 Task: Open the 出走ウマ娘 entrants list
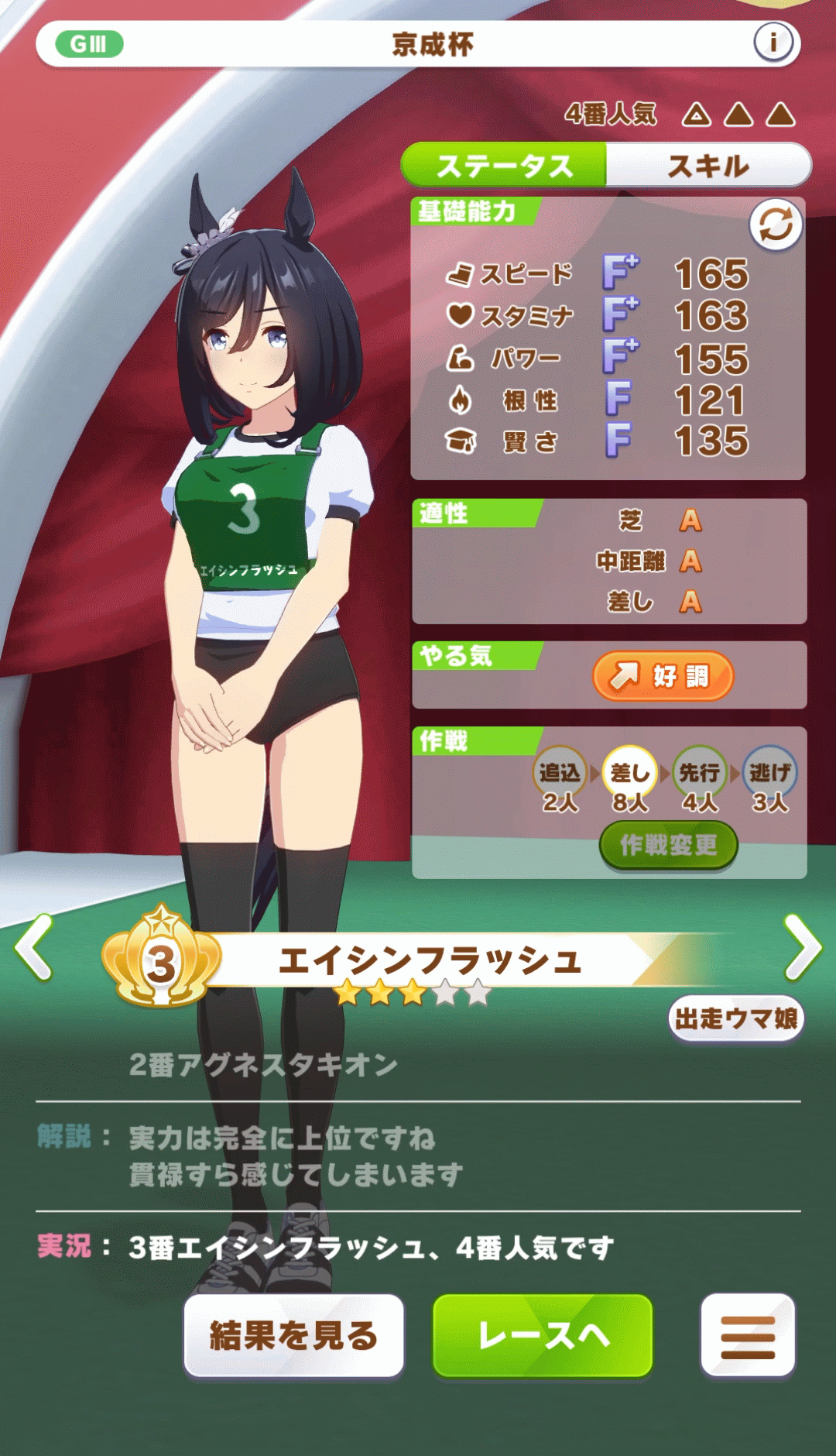(736, 1018)
